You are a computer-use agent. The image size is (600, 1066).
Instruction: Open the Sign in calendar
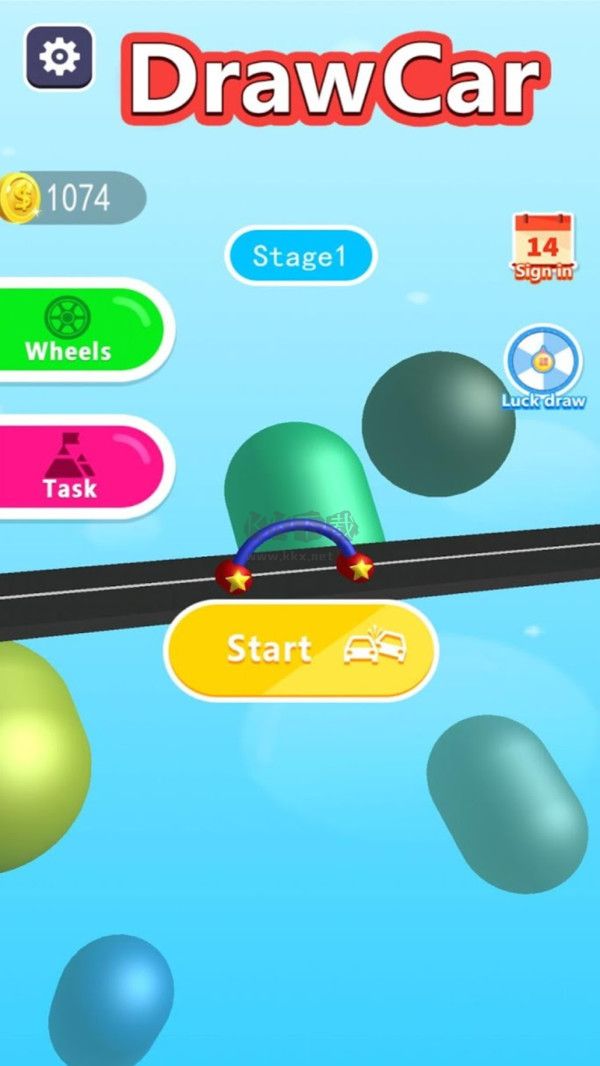tap(543, 246)
